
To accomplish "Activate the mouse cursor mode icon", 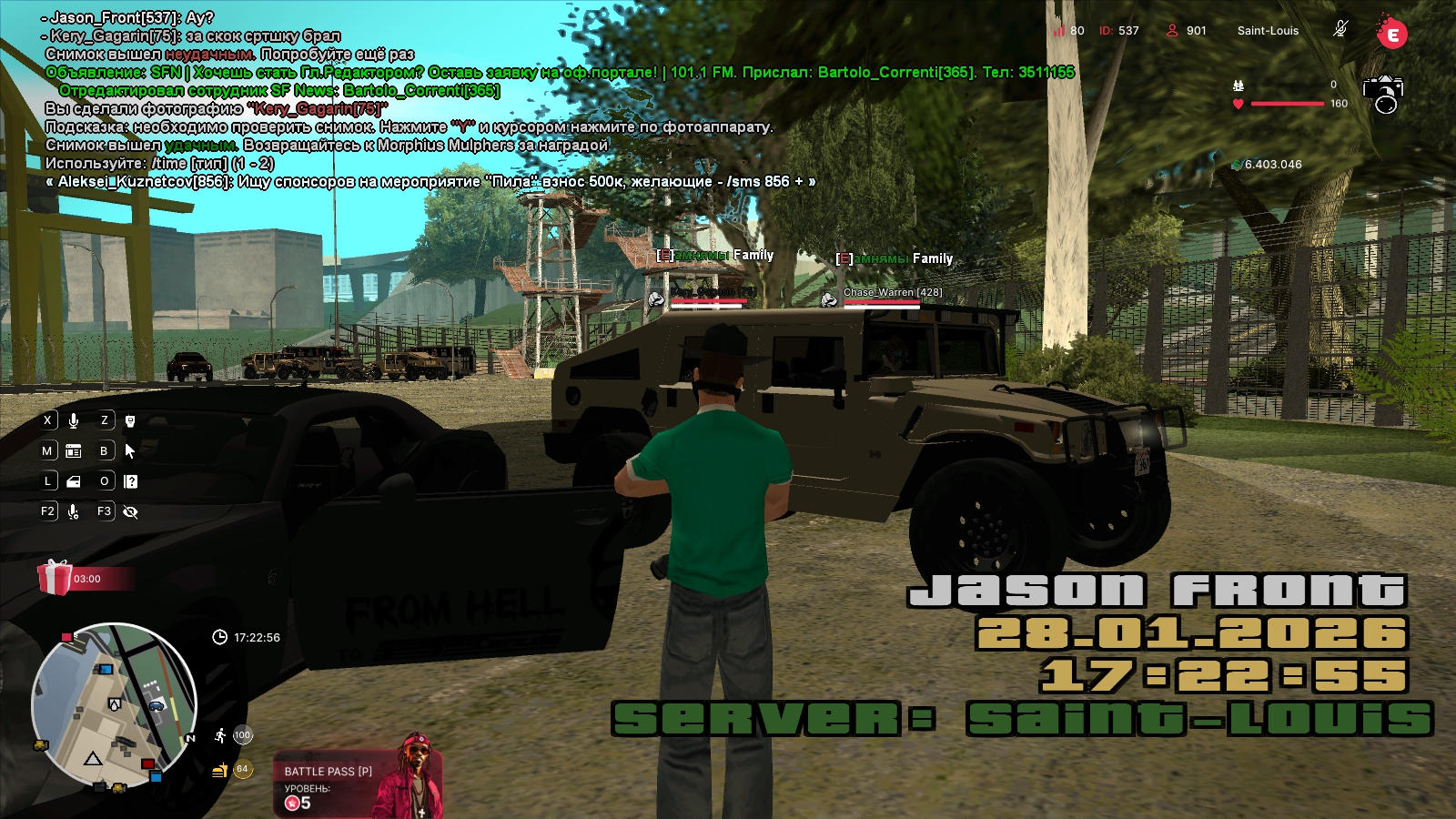I will tap(130, 450).
